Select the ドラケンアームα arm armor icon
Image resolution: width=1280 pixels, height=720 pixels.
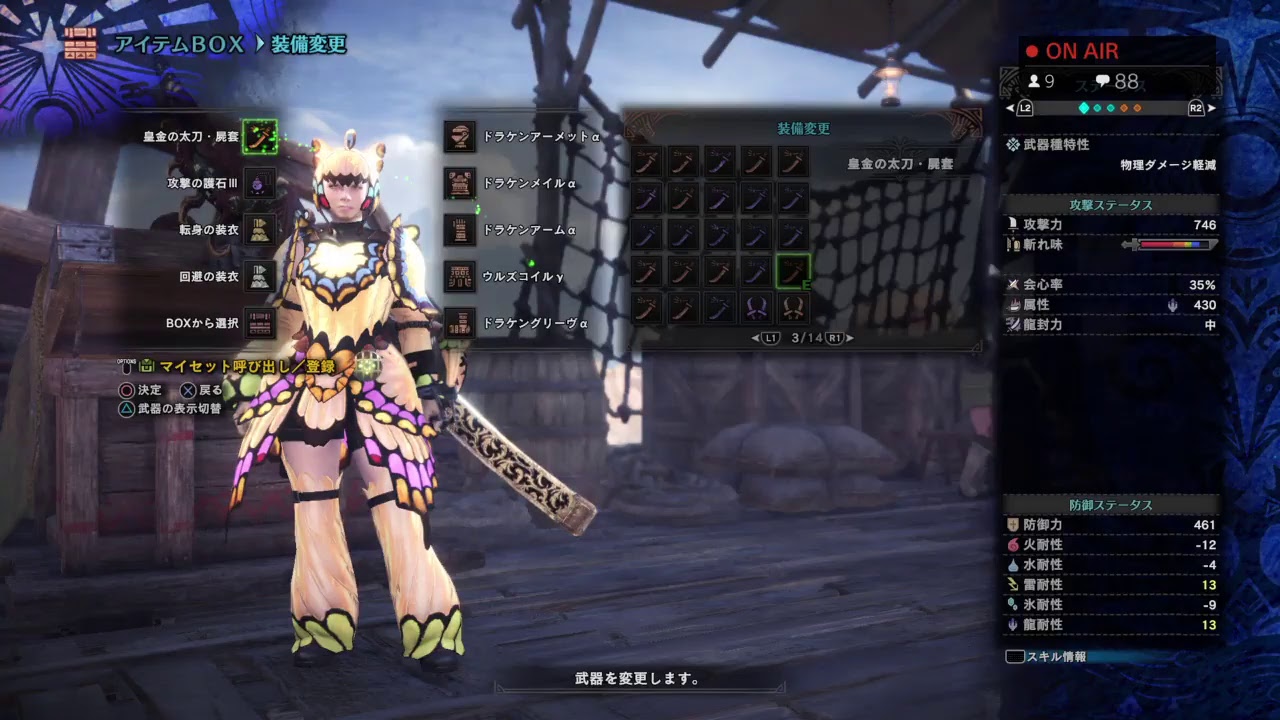[459, 229]
